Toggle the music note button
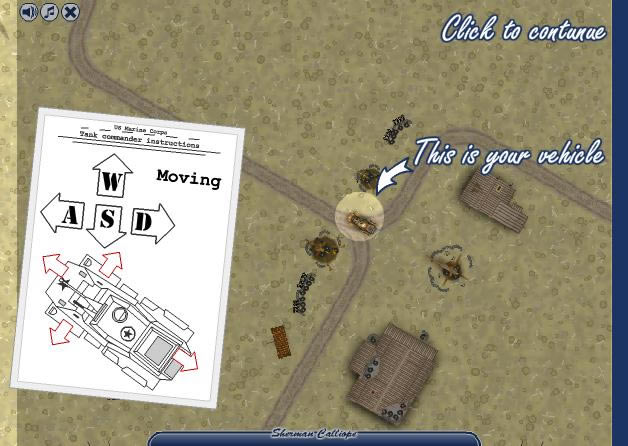 point(49,12)
